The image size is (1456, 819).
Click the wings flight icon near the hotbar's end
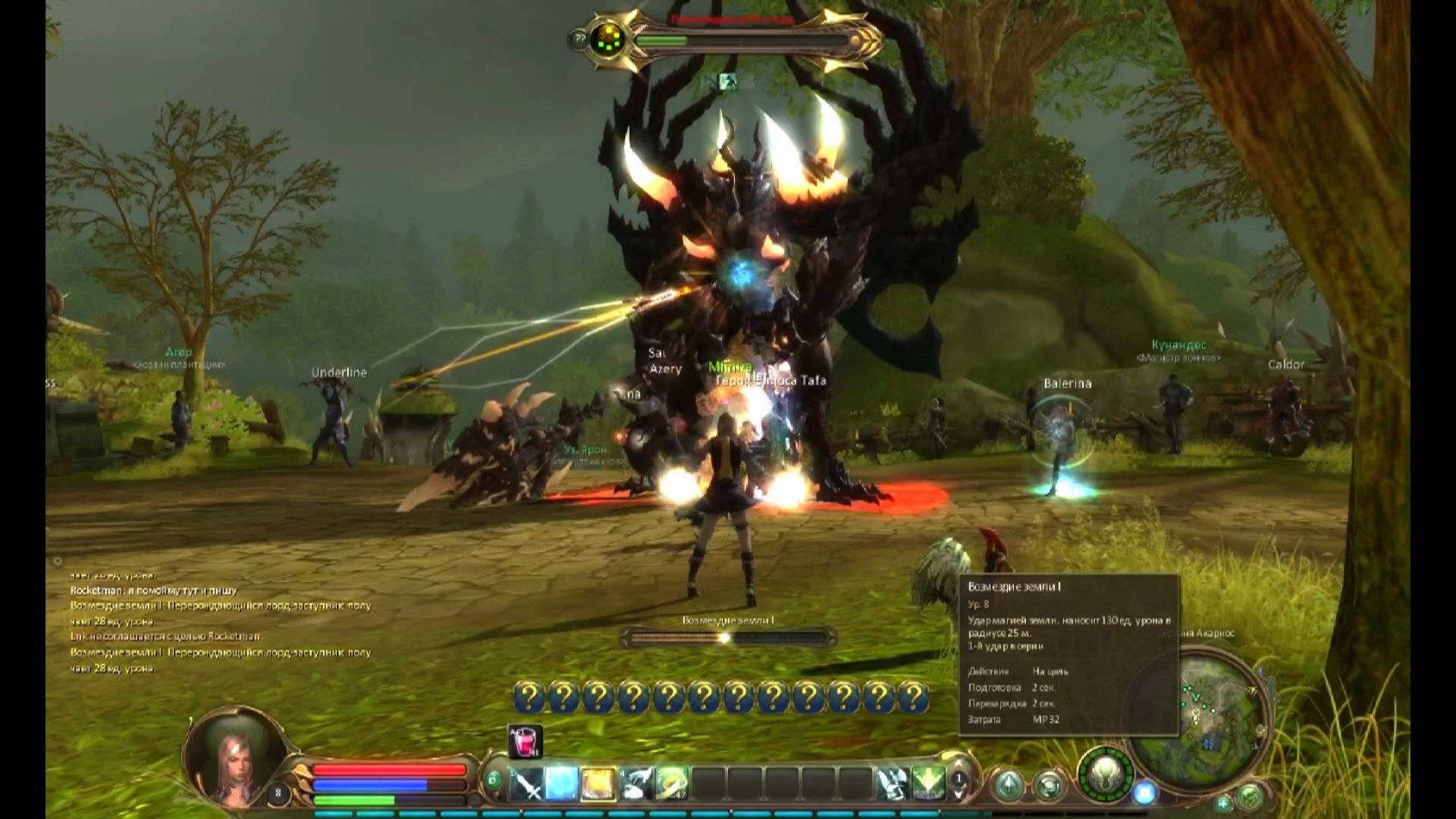pyautogui.click(x=893, y=782)
